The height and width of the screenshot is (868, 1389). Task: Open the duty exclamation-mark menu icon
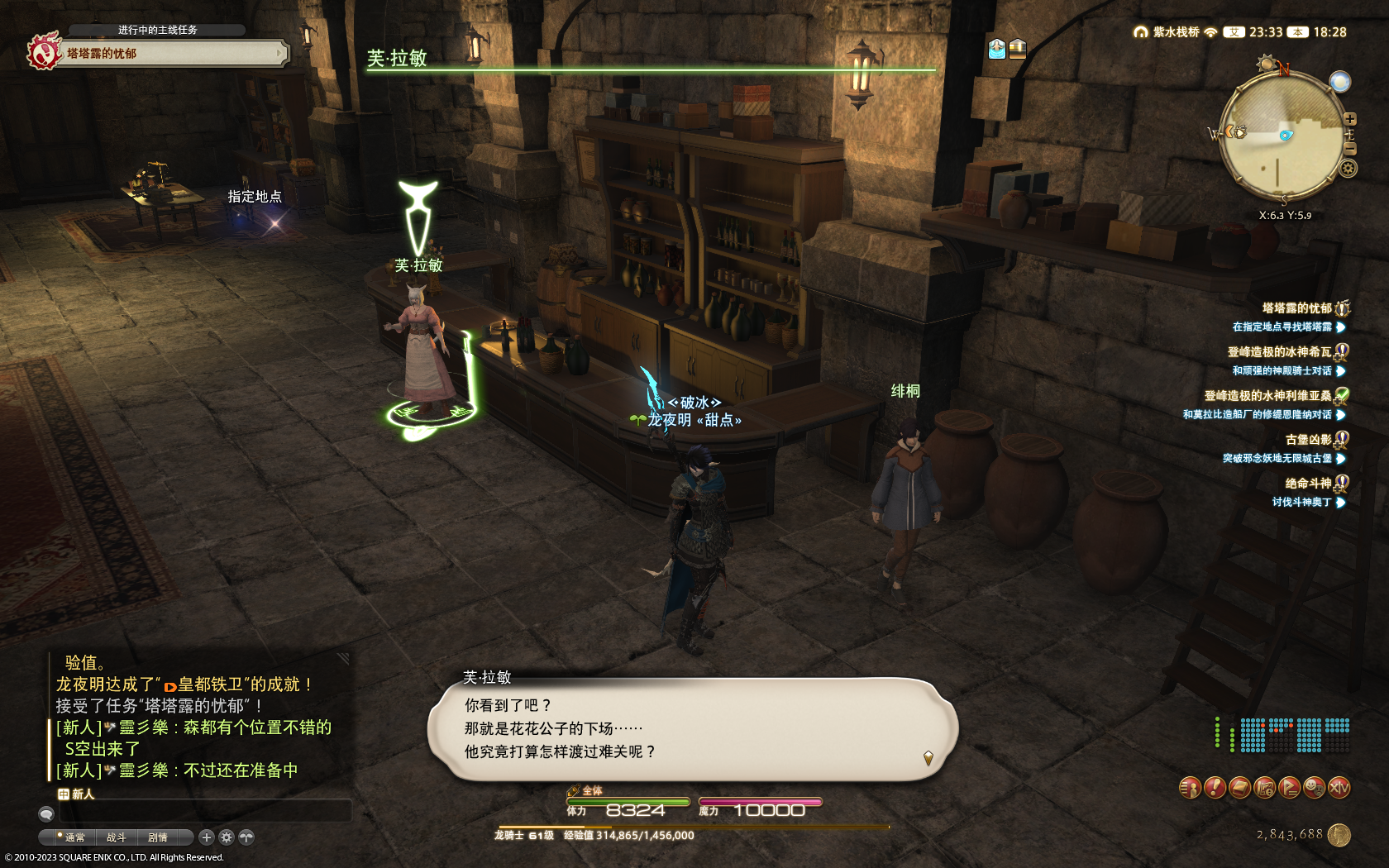click(1214, 788)
